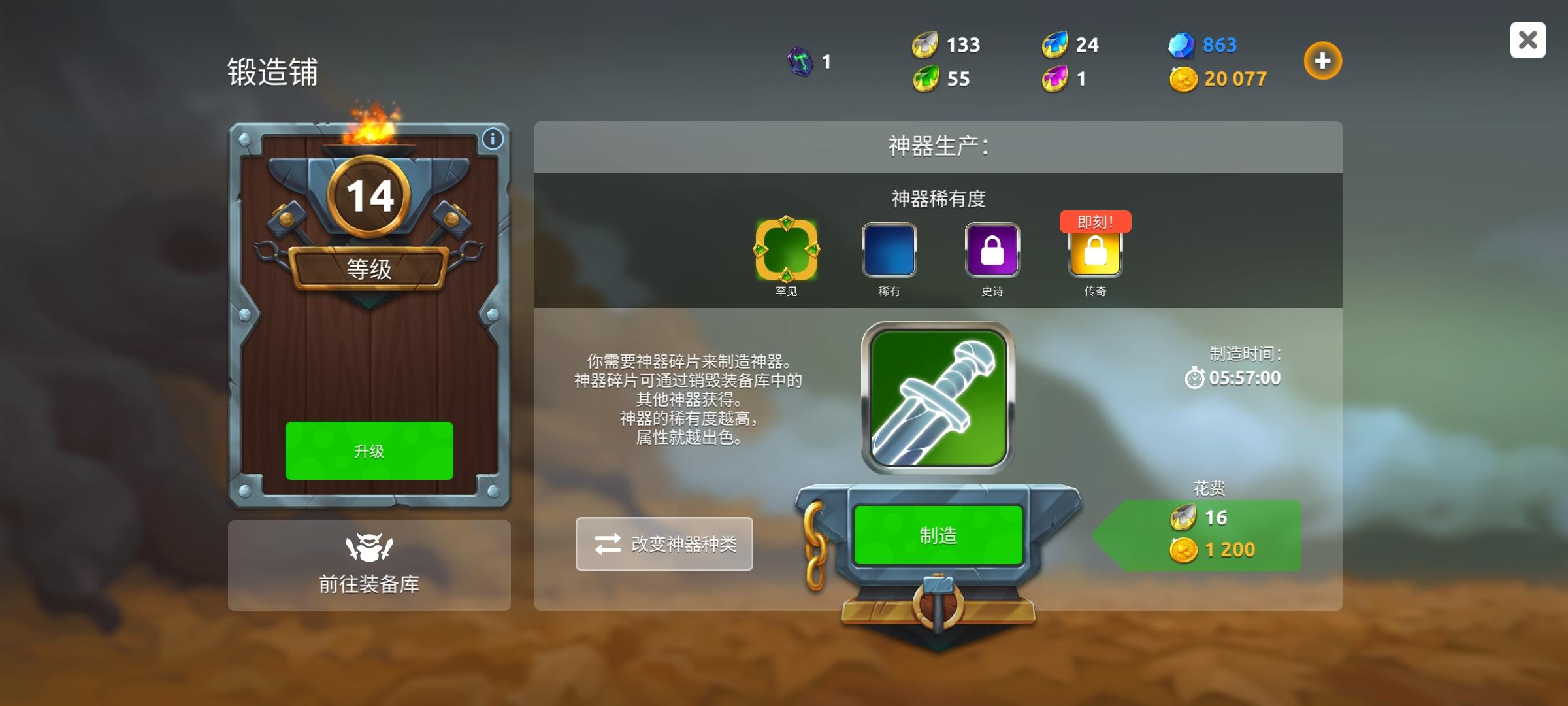
Task: Open the info tooltip on the forge panel
Action: [493, 139]
